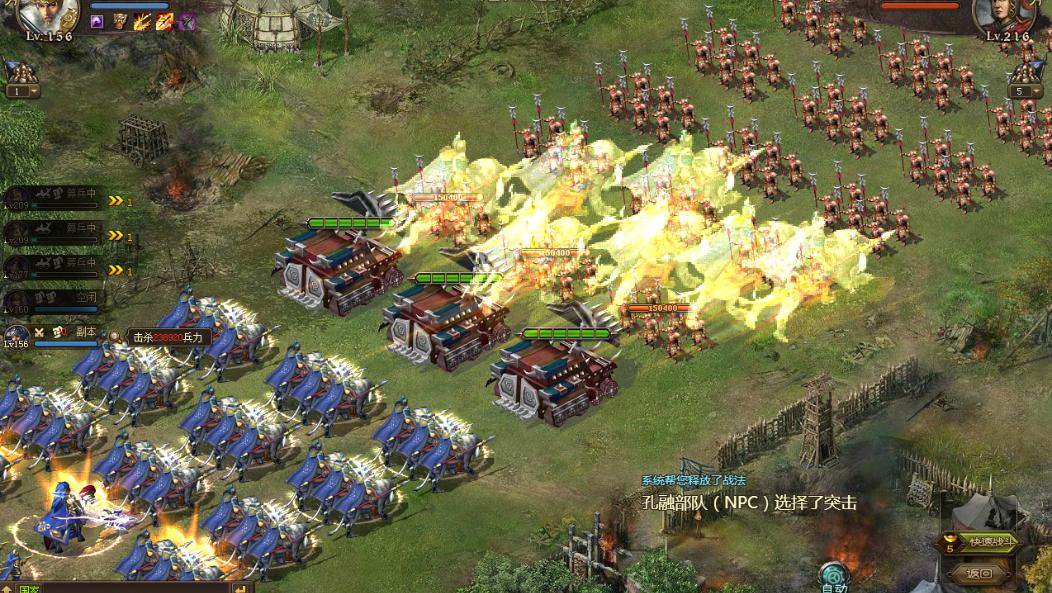Viewport: 1052px width, 593px height.
Task: Click the 返回 return button
Action: (x=978, y=573)
